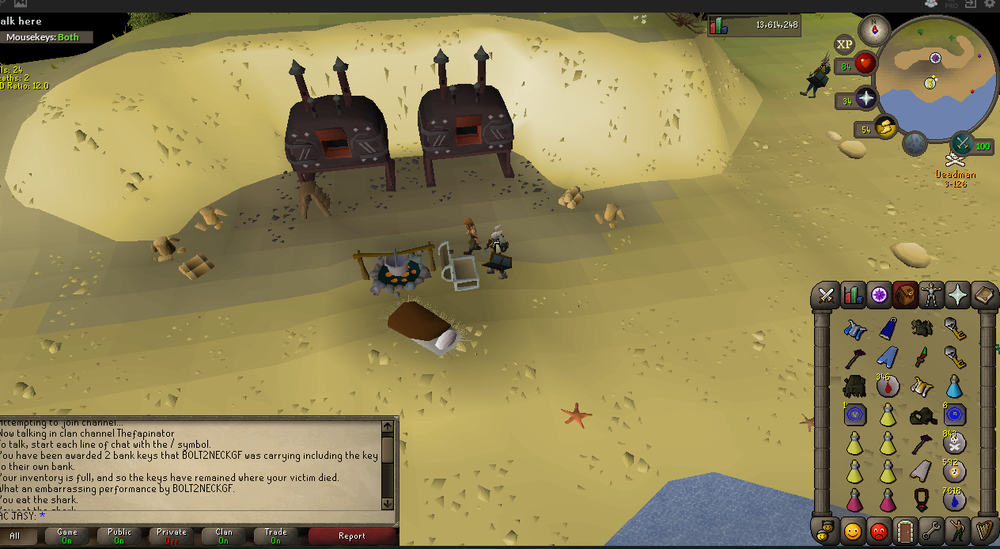Open the Logout door tab
The width and height of the screenshot is (1000, 549).
[x=906, y=530]
